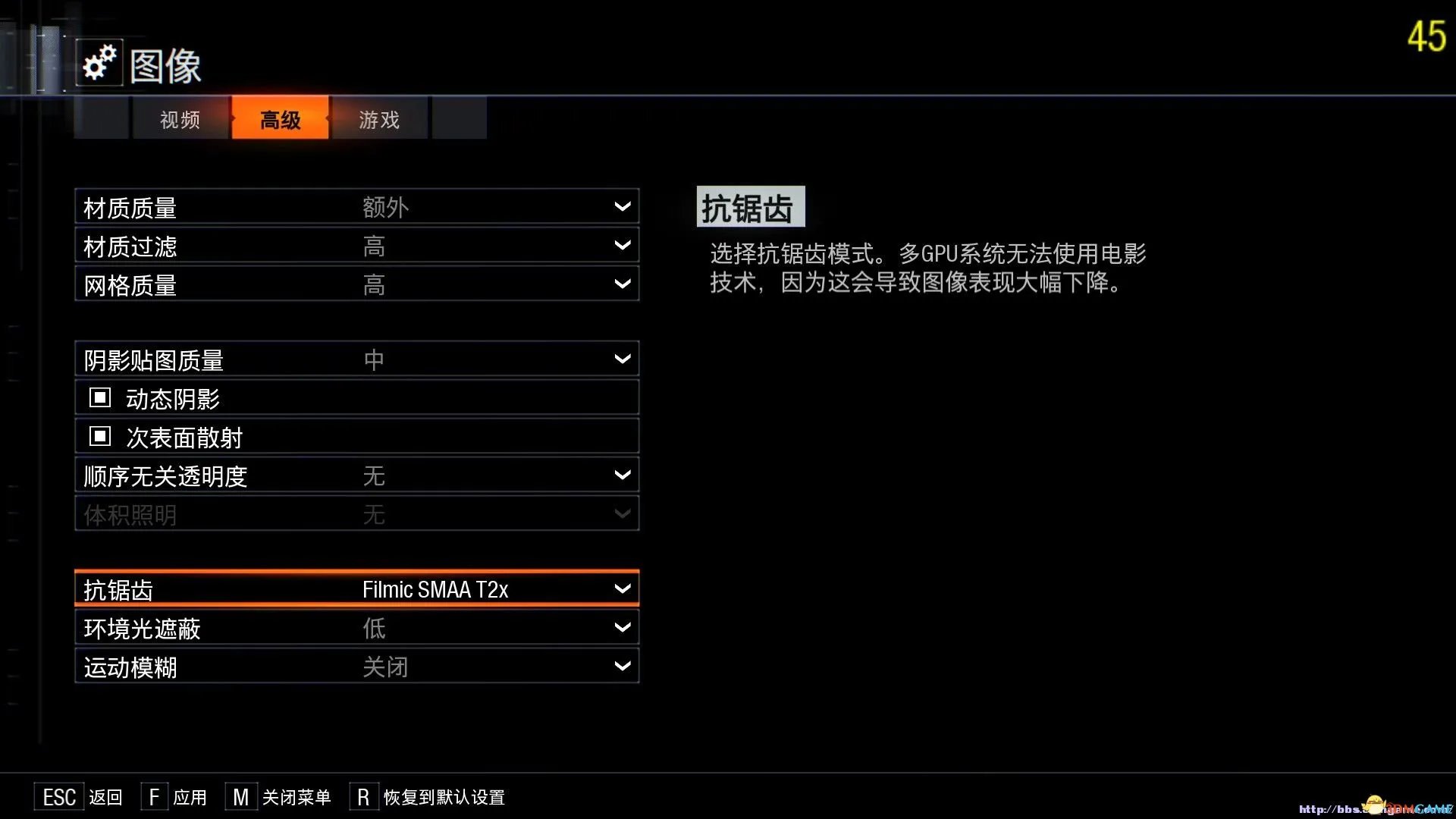Click the chevron arrow on 运动模糊 row

click(622, 666)
